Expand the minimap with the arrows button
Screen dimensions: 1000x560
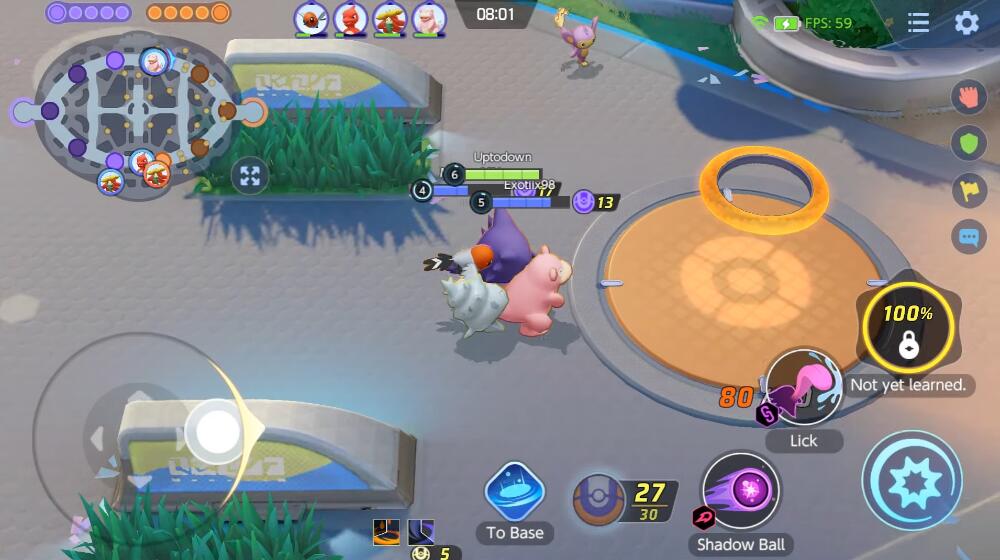click(x=250, y=177)
